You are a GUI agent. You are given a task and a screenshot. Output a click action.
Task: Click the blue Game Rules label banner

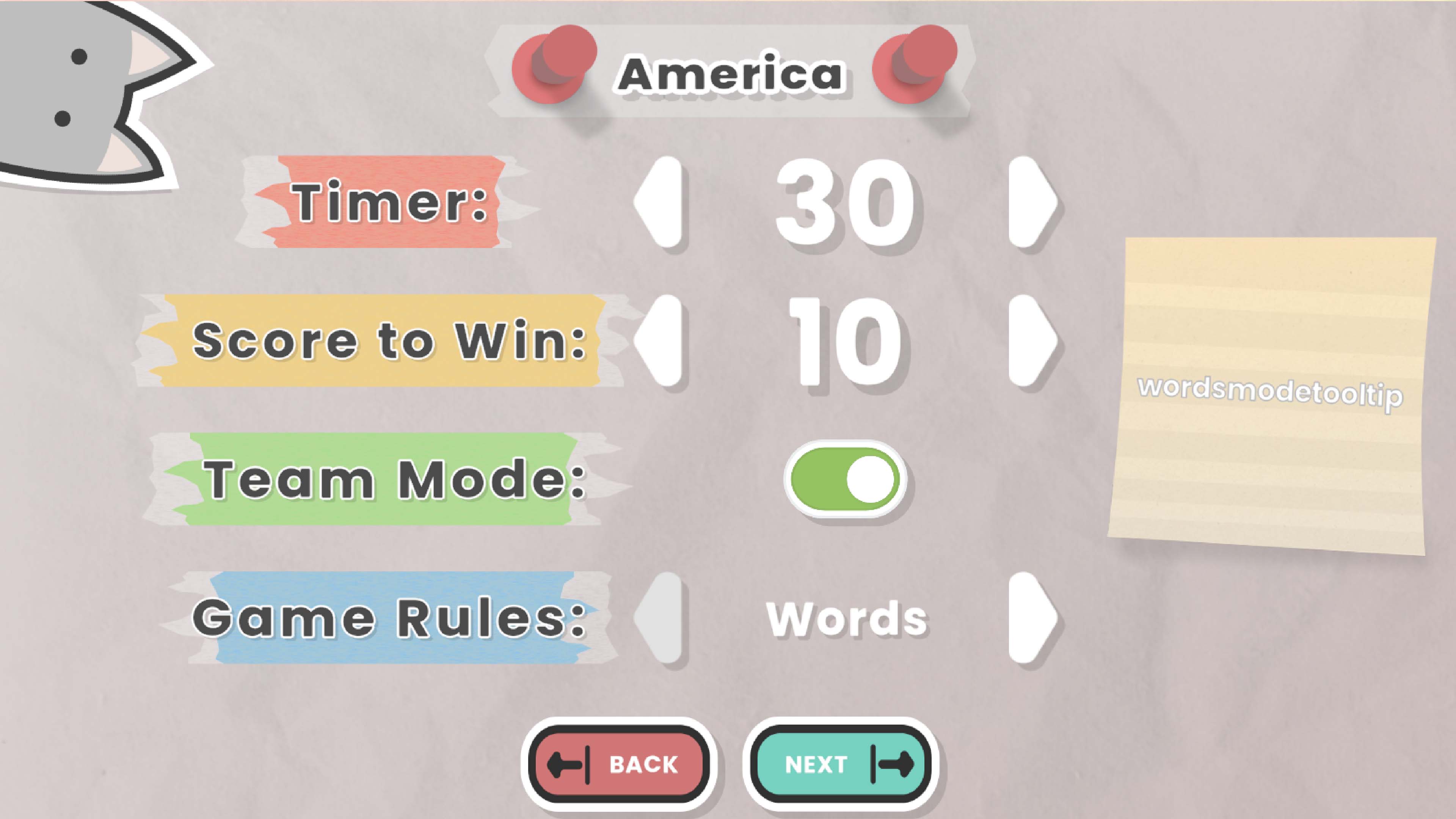[x=390, y=619]
